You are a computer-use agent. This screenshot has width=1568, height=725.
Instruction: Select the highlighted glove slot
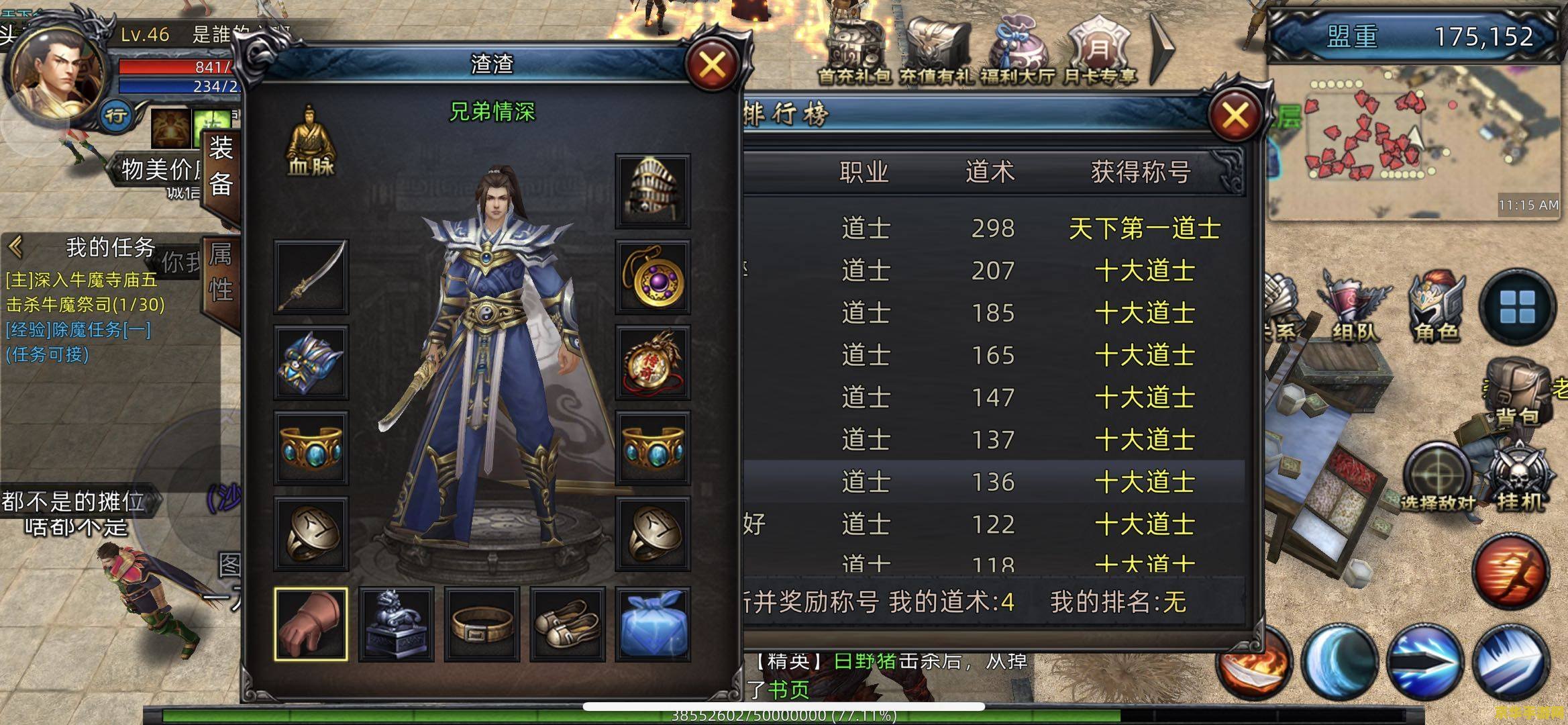[x=311, y=624]
